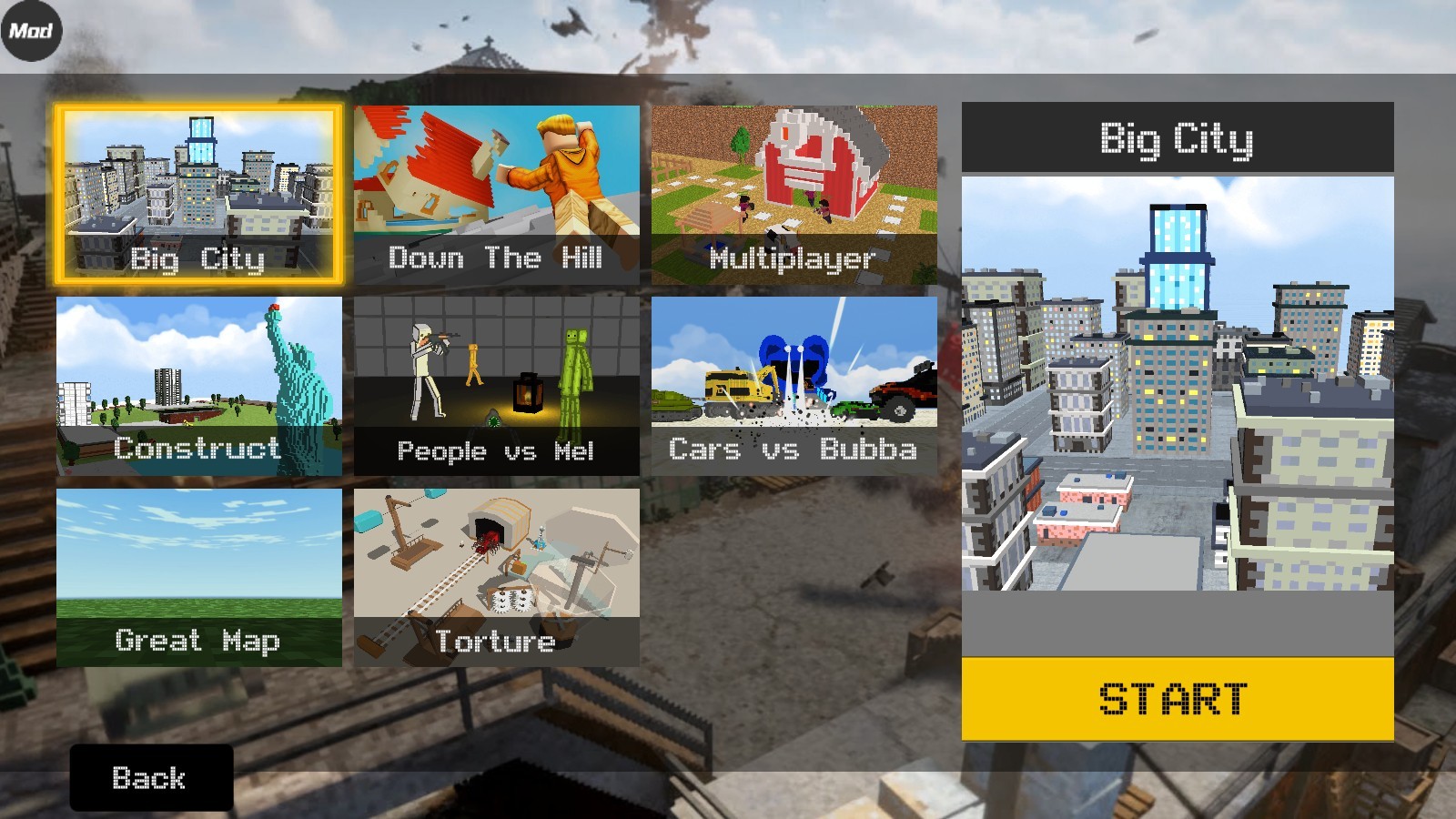Image resolution: width=1456 pixels, height=819 pixels.
Task: Go back with the Back button
Action: (x=151, y=777)
